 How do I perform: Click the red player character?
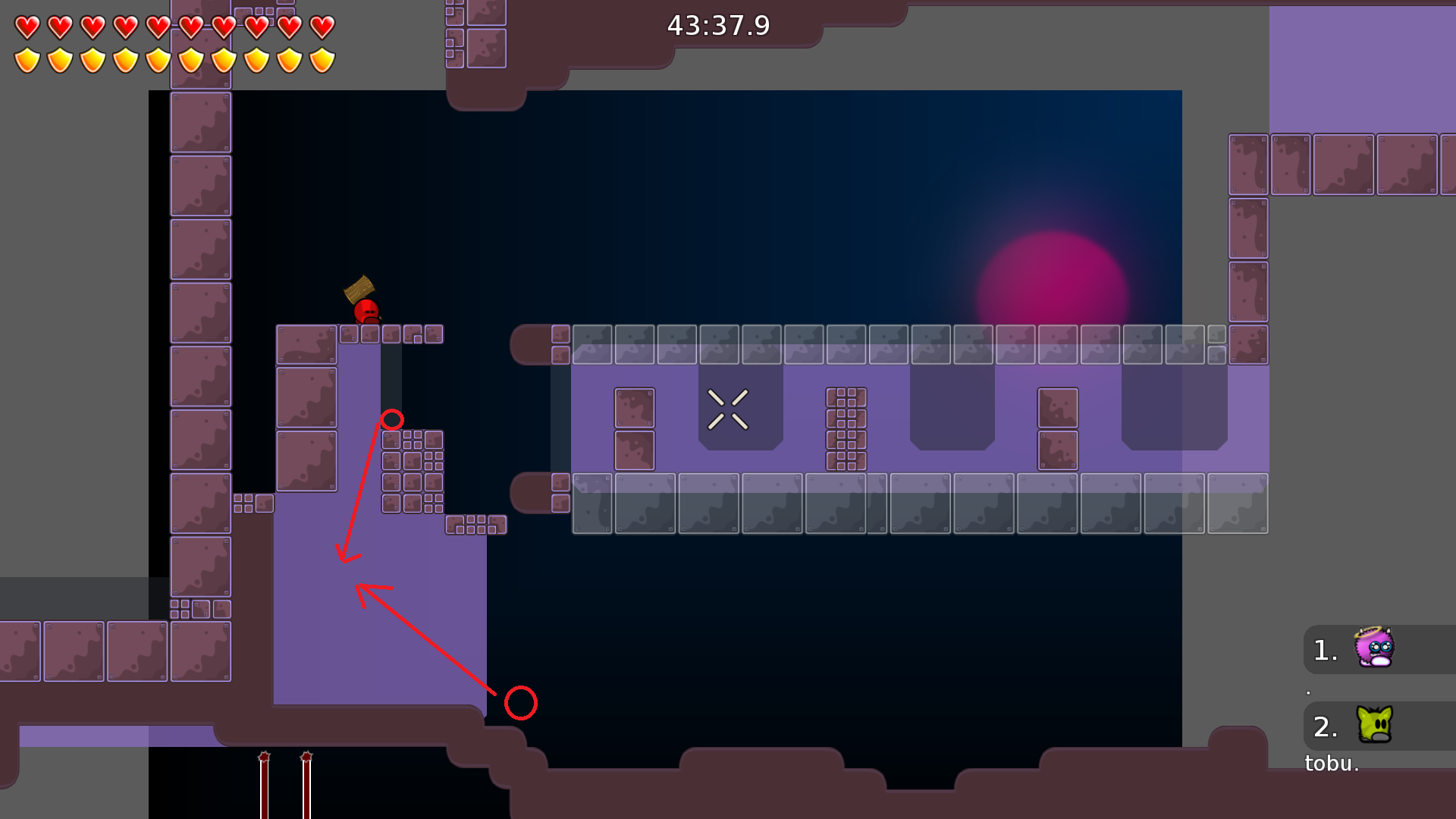tap(365, 312)
